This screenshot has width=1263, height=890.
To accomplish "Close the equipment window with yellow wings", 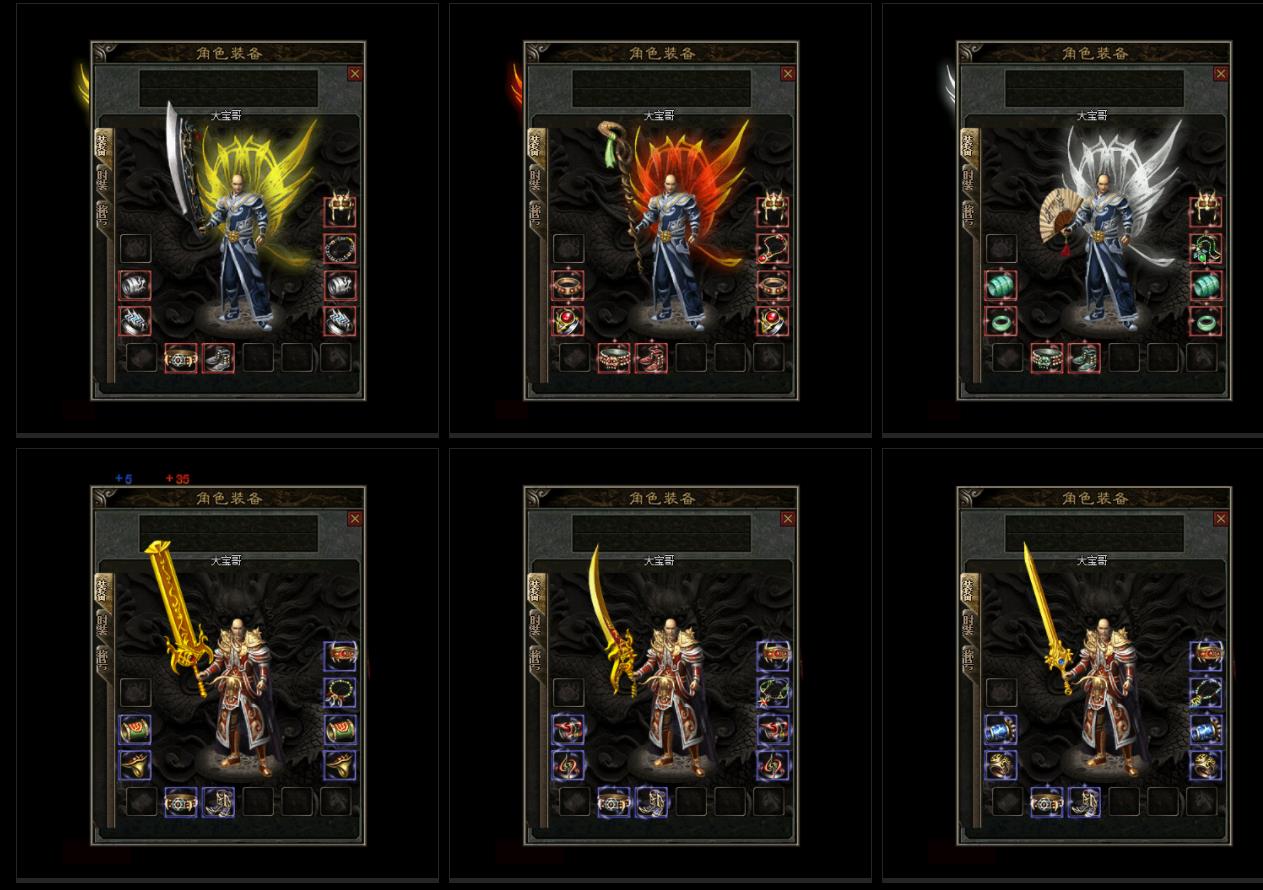I will pos(355,73).
